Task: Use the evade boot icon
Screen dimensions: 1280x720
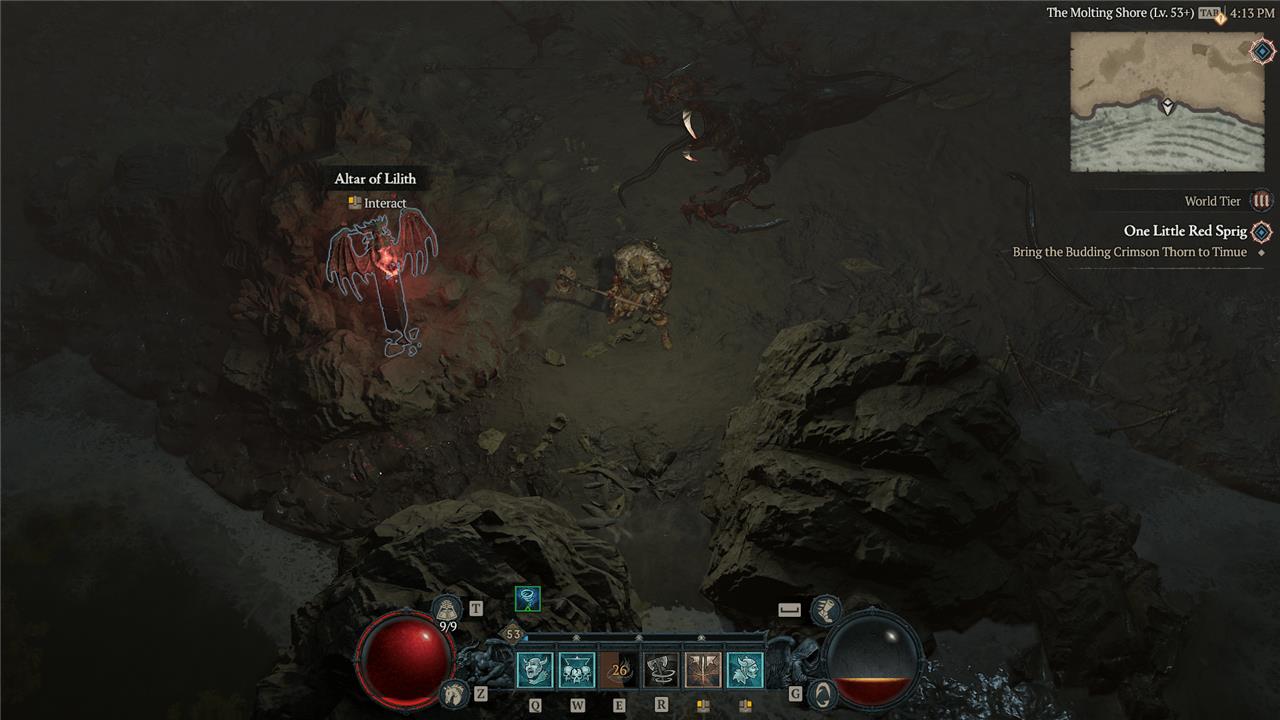Action: pyautogui.click(x=825, y=607)
